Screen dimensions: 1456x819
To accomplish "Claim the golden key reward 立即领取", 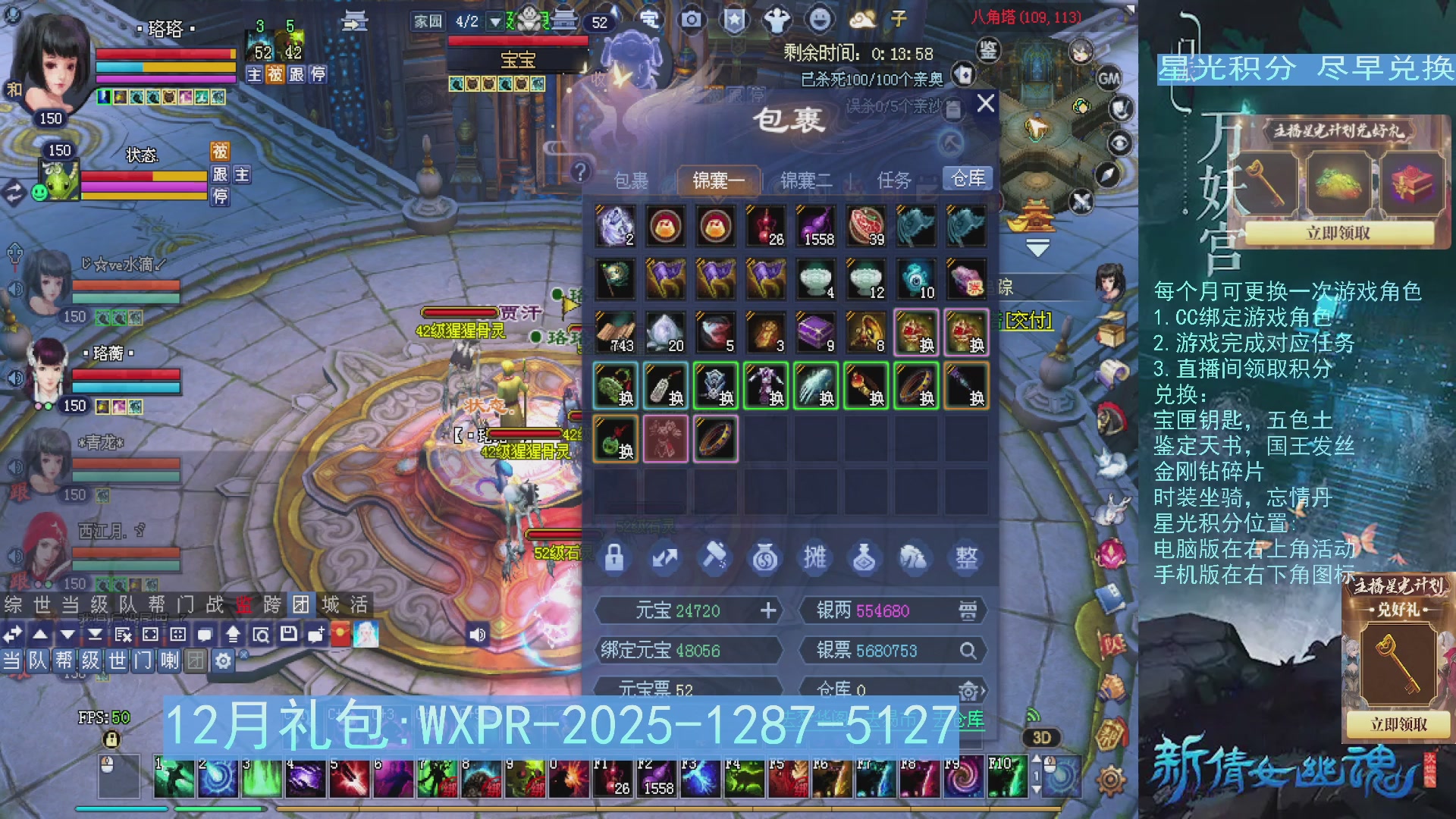I will 1398,724.
